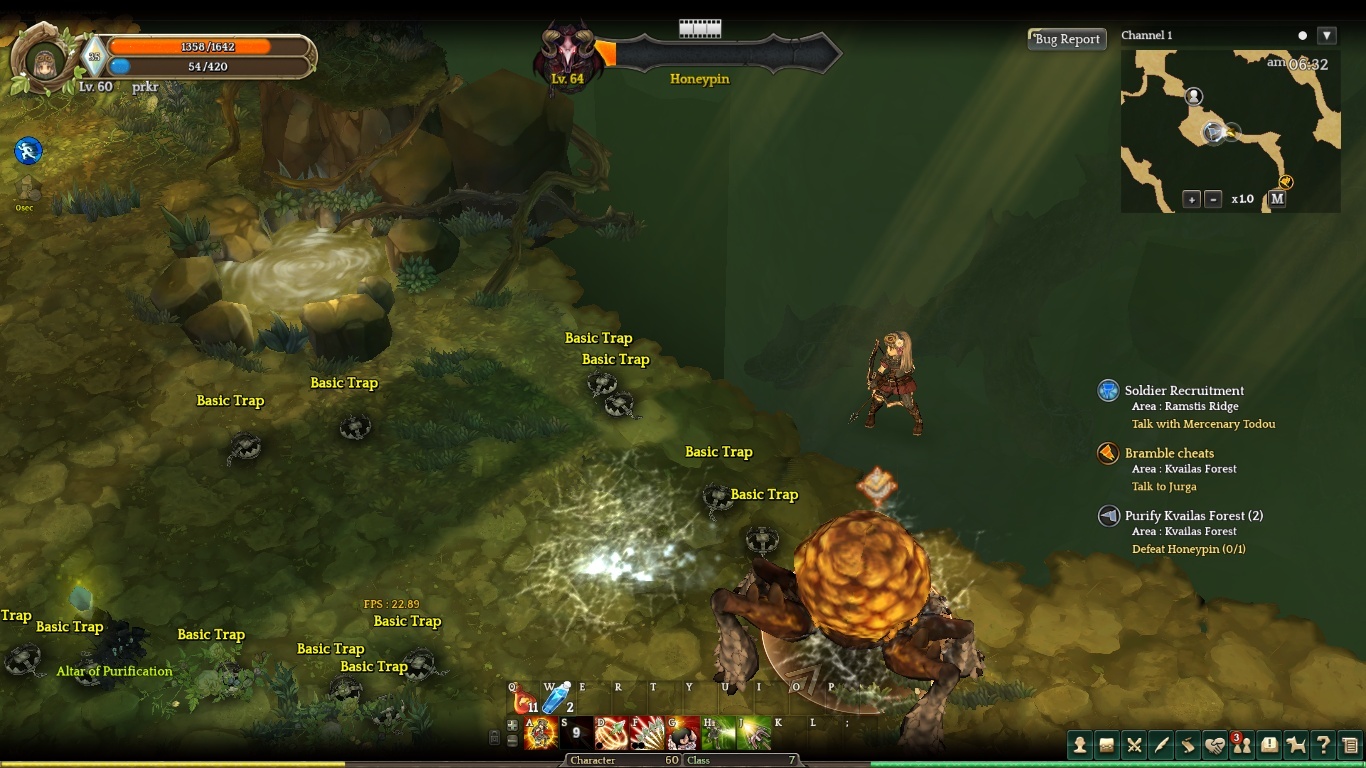Open the crossed swords menu icon
Screen dimensions: 1366x768
[x=1134, y=745]
